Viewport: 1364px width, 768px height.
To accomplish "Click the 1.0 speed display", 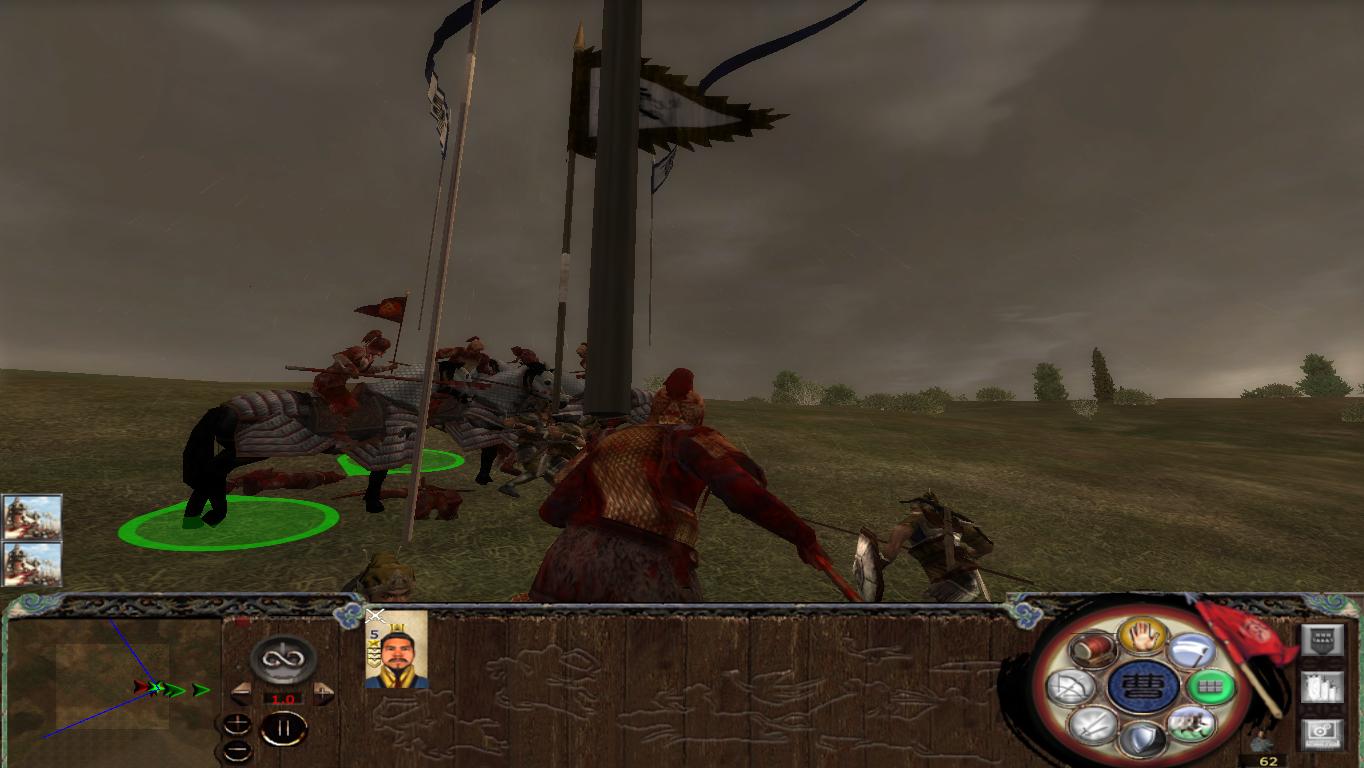I will 283,697.
